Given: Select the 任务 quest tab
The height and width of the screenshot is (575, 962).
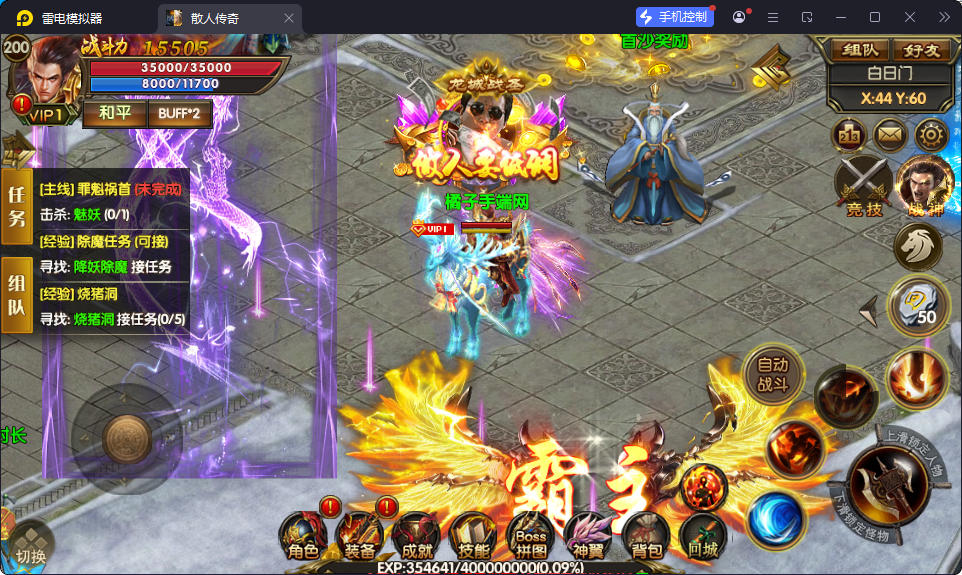Looking at the screenshot, I should pyautogui.click(x=17, y=206).
